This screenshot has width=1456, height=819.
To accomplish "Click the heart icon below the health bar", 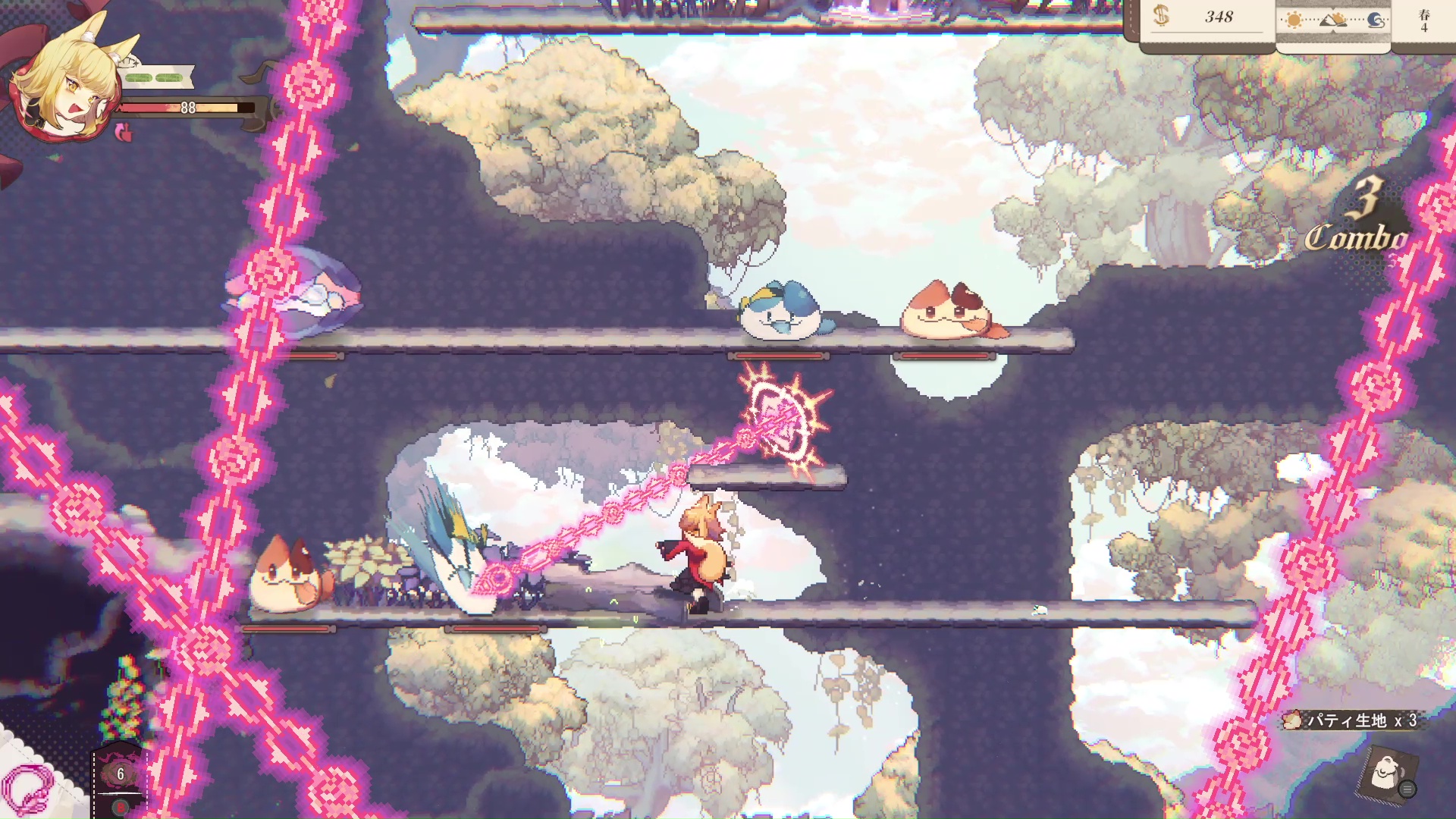I will click(124, 133).
